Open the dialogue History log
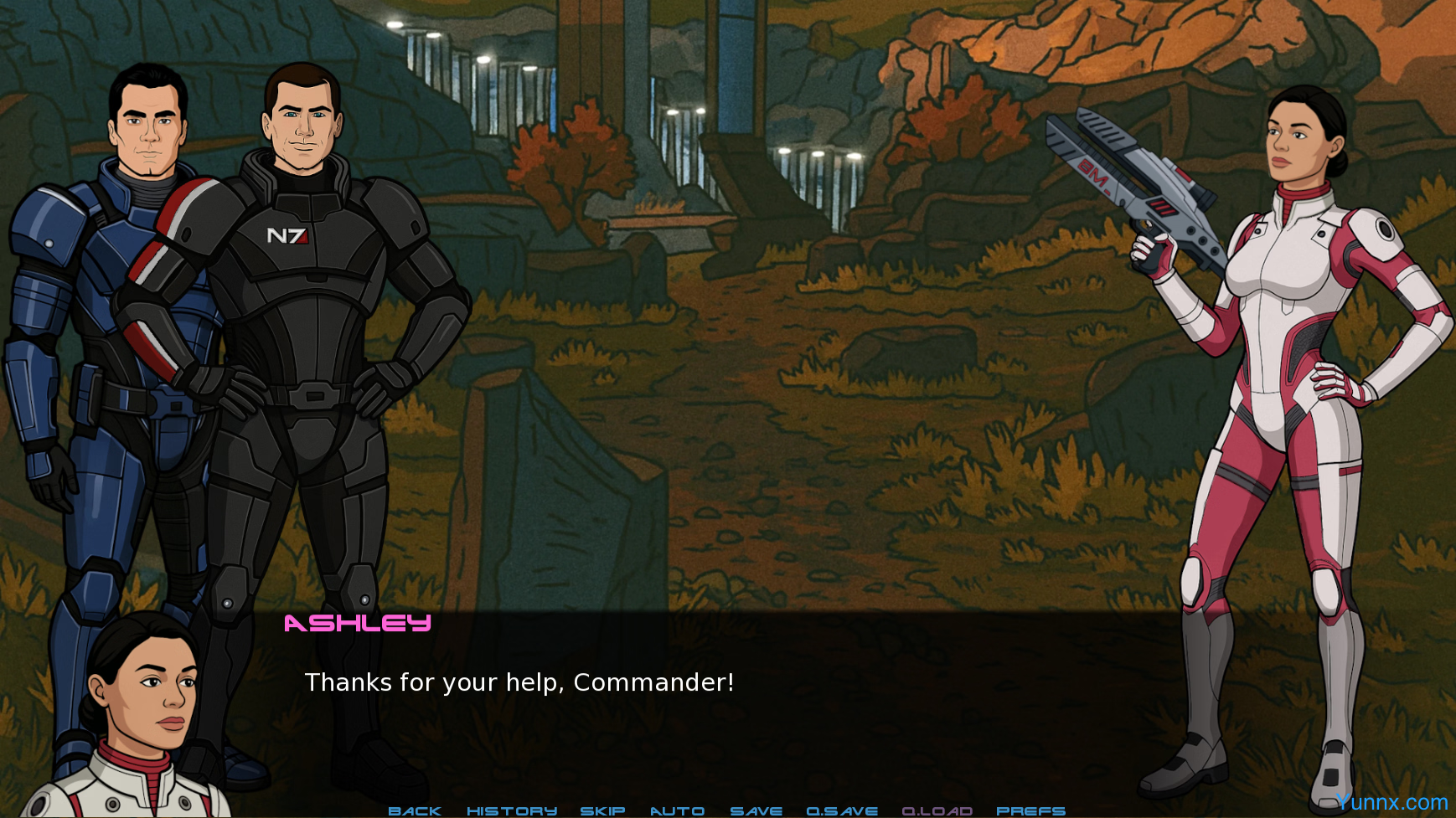This screenshot has width=1456, height=818. (x=511, y=810)
